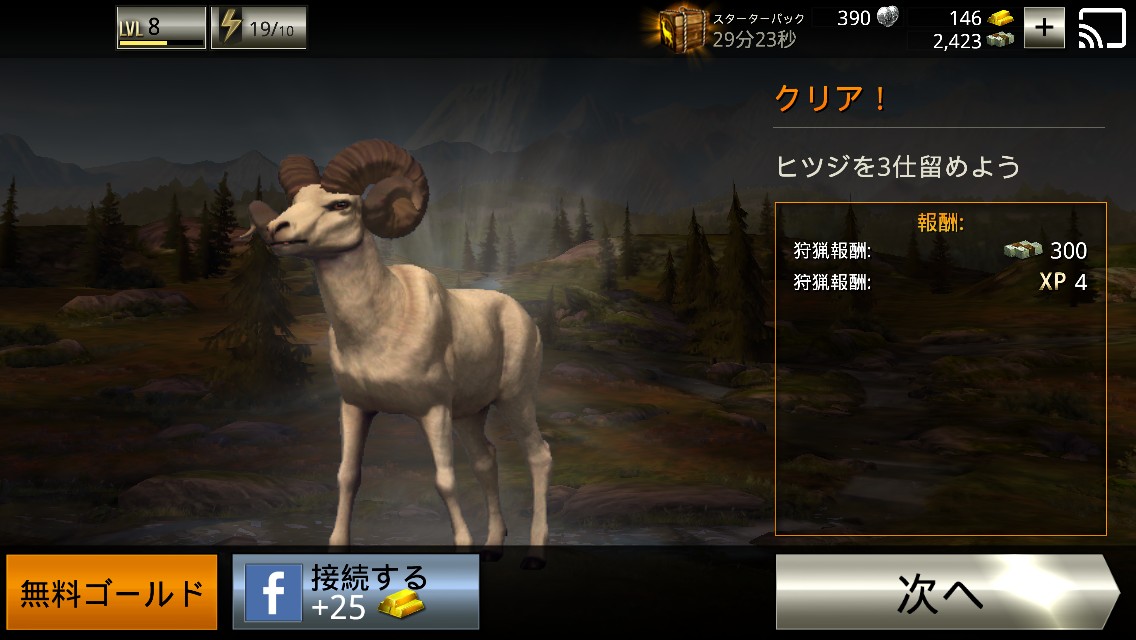Open the 無料ゴールド free gold offer

coord(112,592)
